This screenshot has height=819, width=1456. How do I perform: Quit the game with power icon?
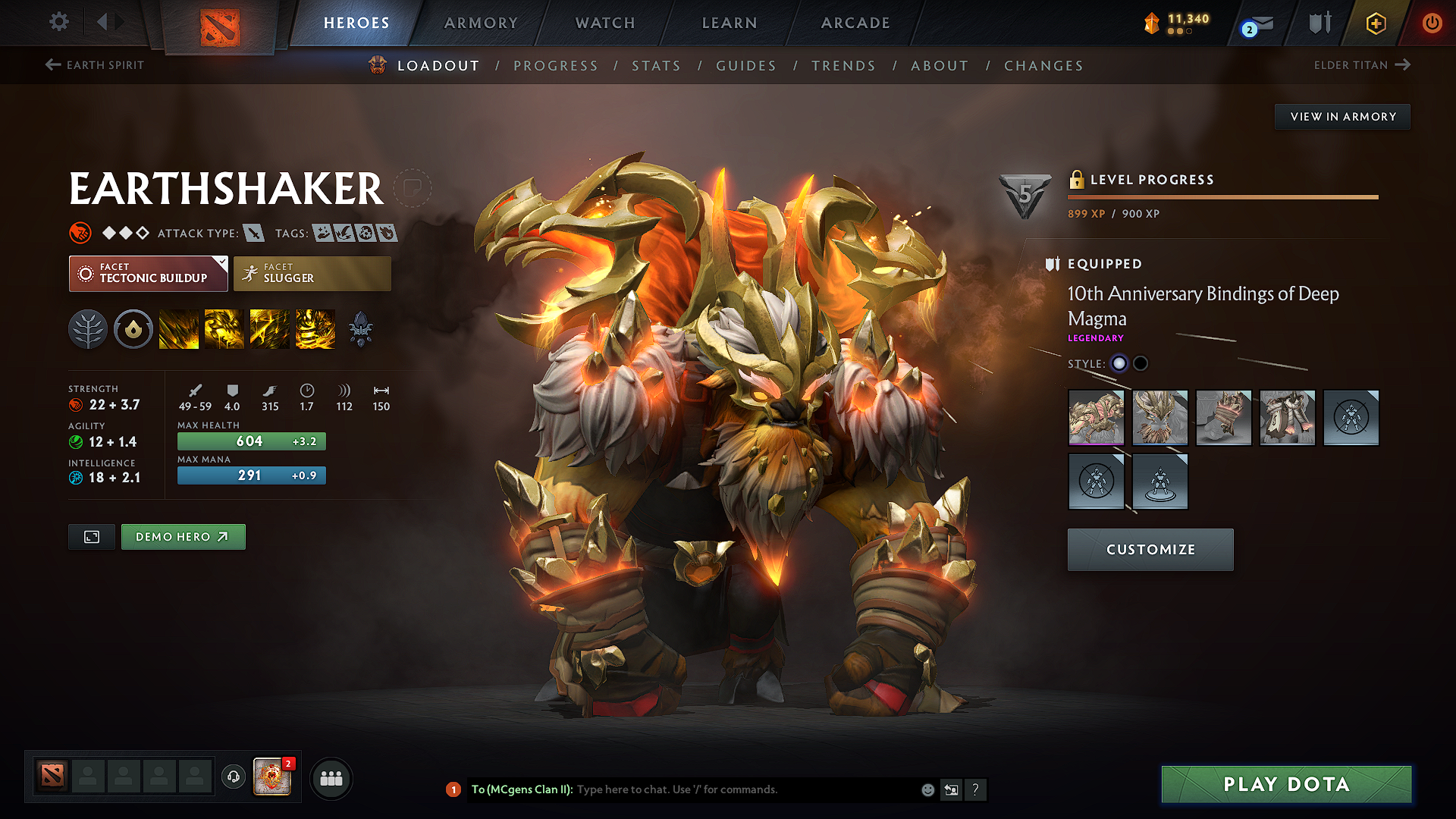pyautogui.click(x=1432, y=23)
